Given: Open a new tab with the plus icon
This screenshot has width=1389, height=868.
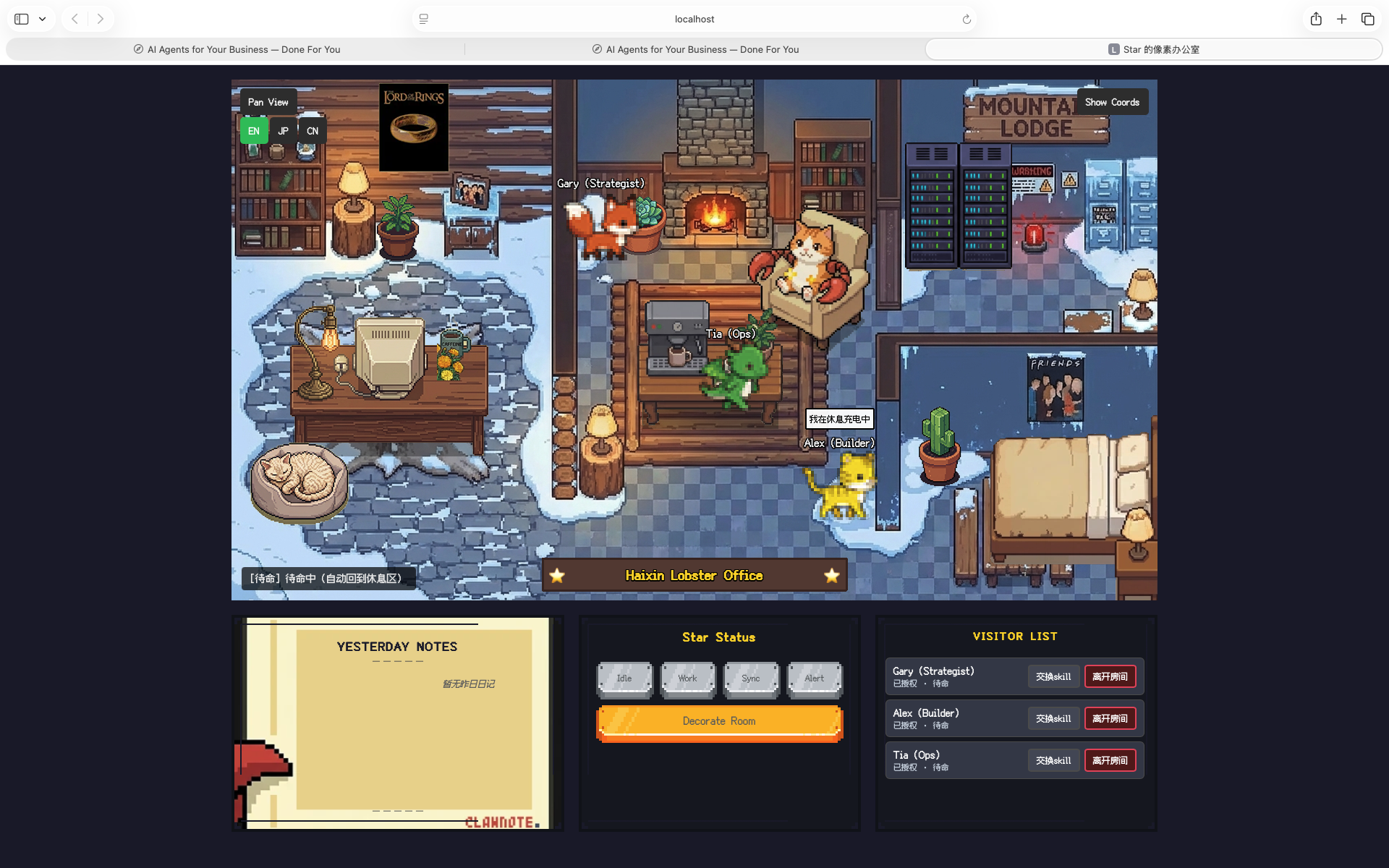Looking at the screenshot, I should pos(1341,19).
